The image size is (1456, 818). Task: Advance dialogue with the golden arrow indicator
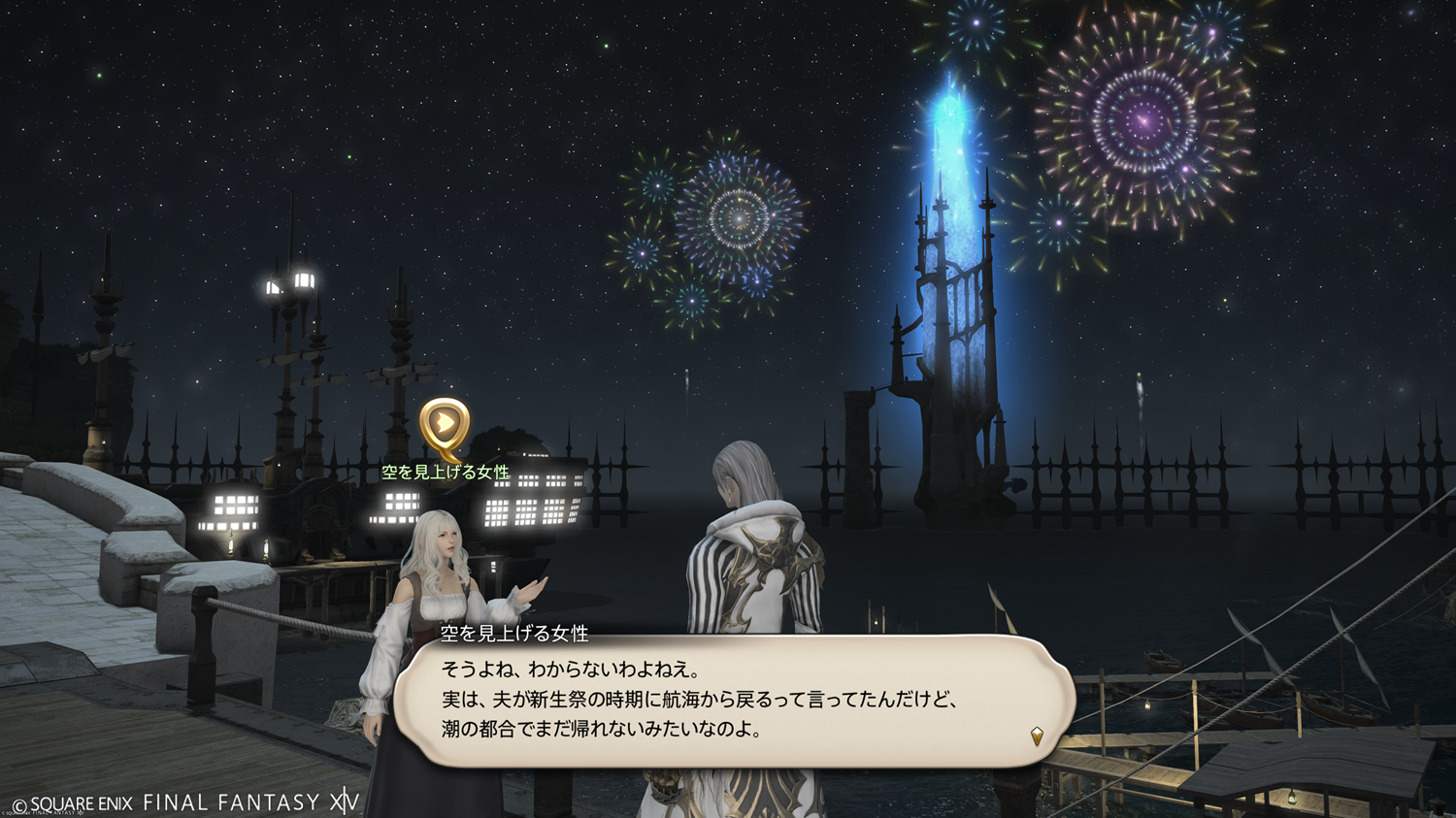[1037, 736]
